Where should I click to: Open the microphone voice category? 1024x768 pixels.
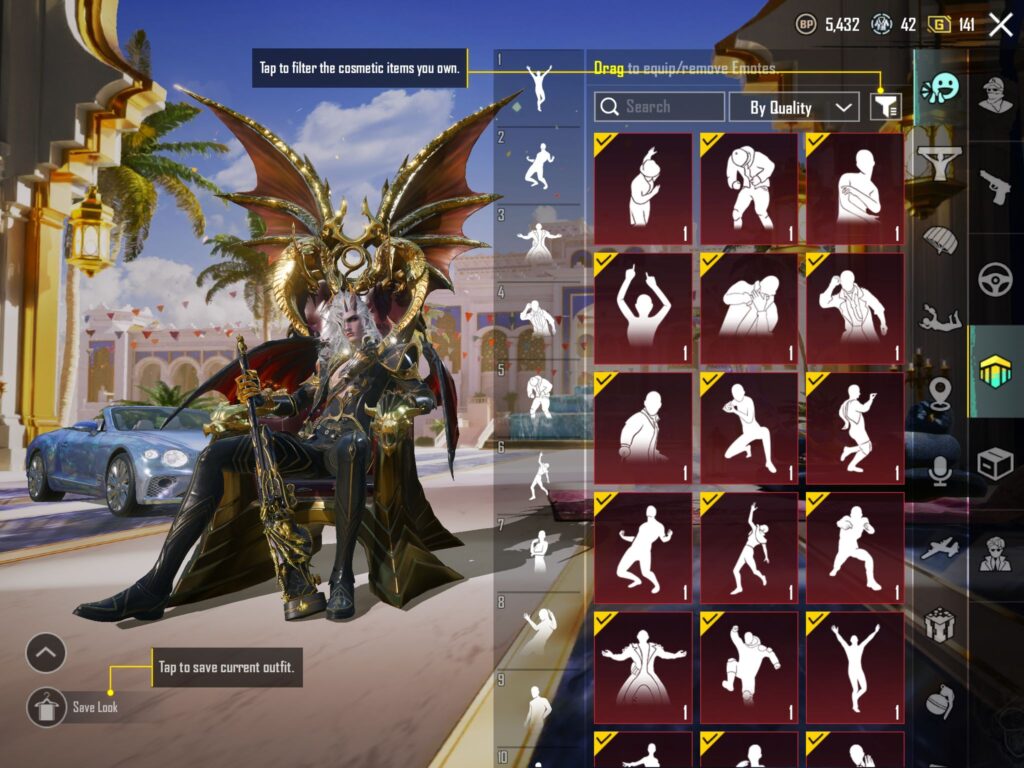tap(940, 470)
